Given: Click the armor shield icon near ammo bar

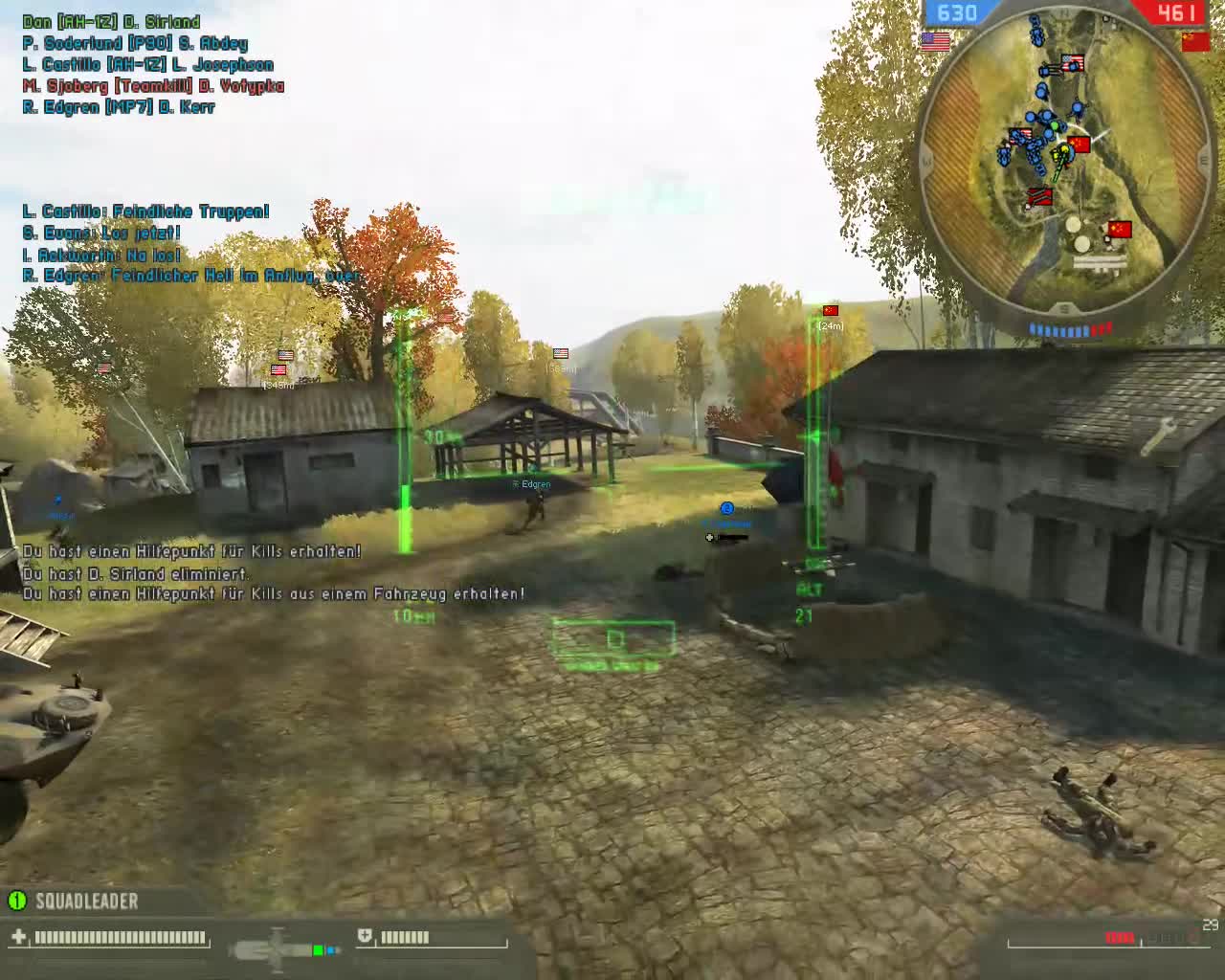Looking at the screenshot, I should coord(367,935).
